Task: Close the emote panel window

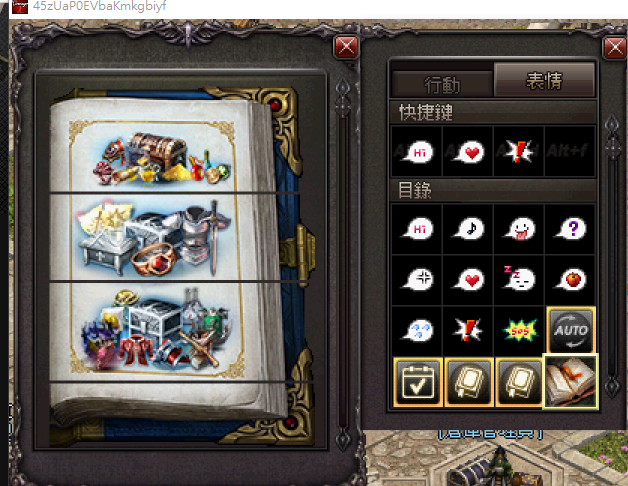Action: (x=615, y=47)
